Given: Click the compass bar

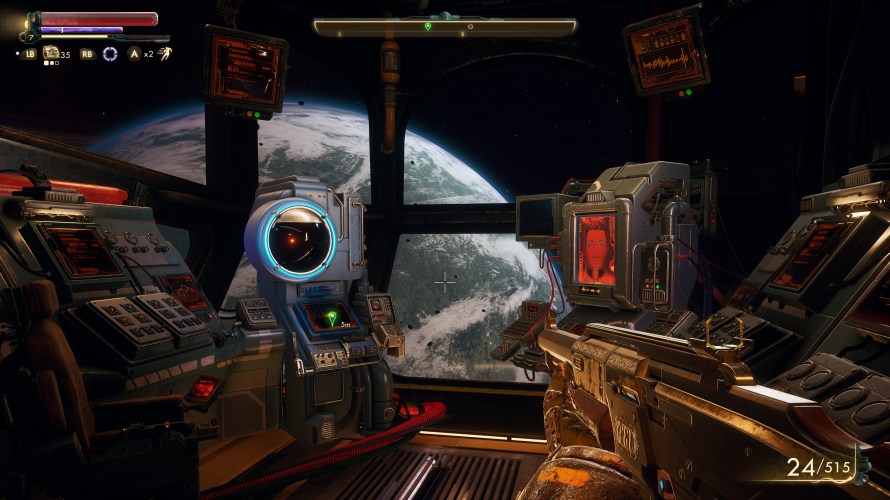Looking at the screenshot, I should 444,27.
